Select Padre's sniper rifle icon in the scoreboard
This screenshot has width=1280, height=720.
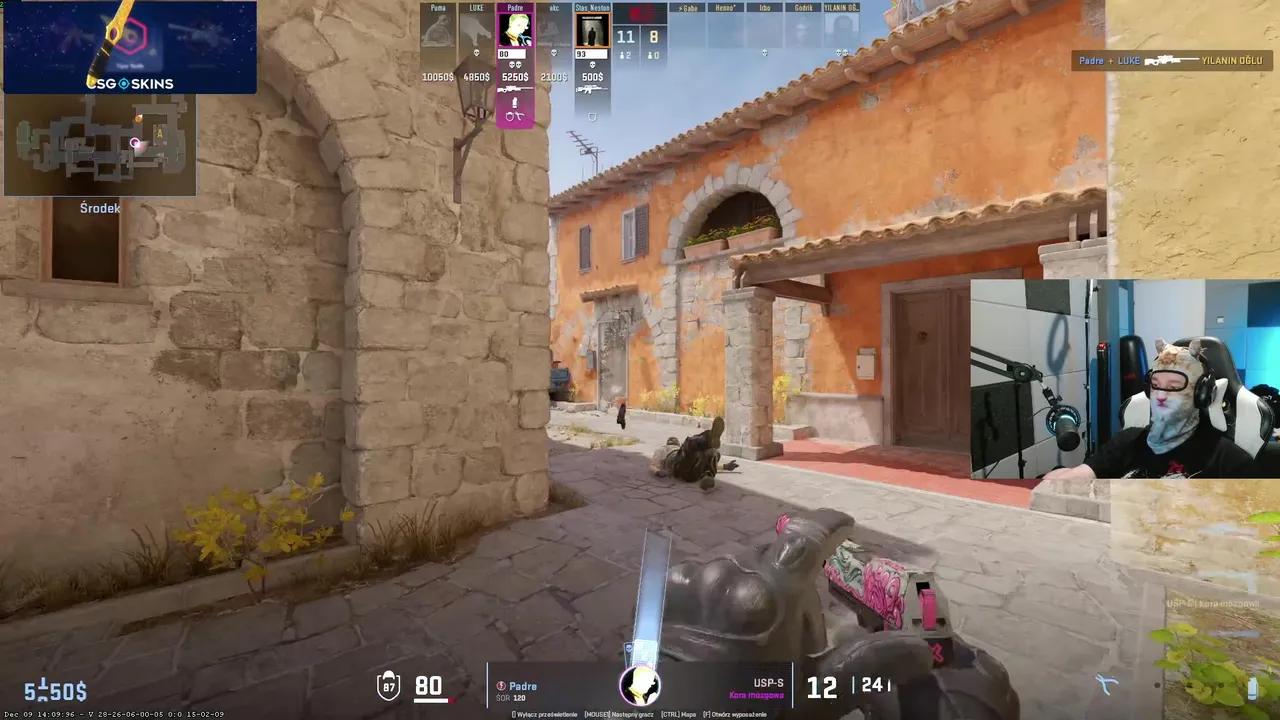point(515,89)
